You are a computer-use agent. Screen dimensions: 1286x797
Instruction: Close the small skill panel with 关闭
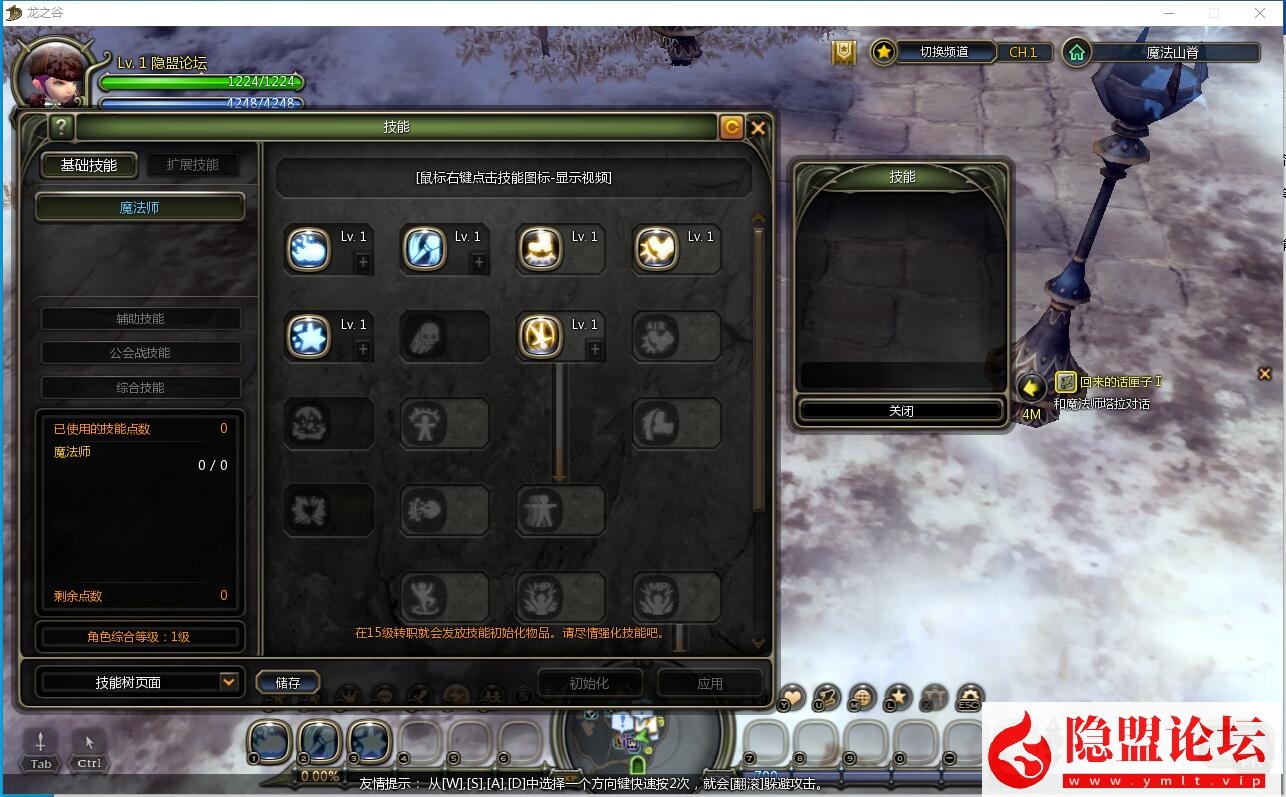point(900,411)
